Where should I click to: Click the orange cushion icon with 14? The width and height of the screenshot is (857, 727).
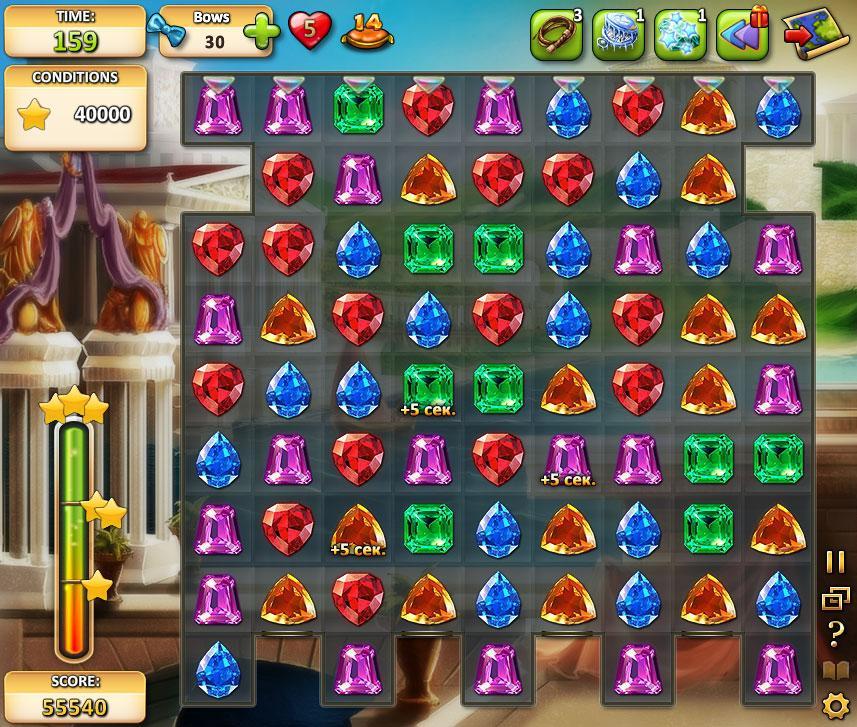tap(367, 32)
